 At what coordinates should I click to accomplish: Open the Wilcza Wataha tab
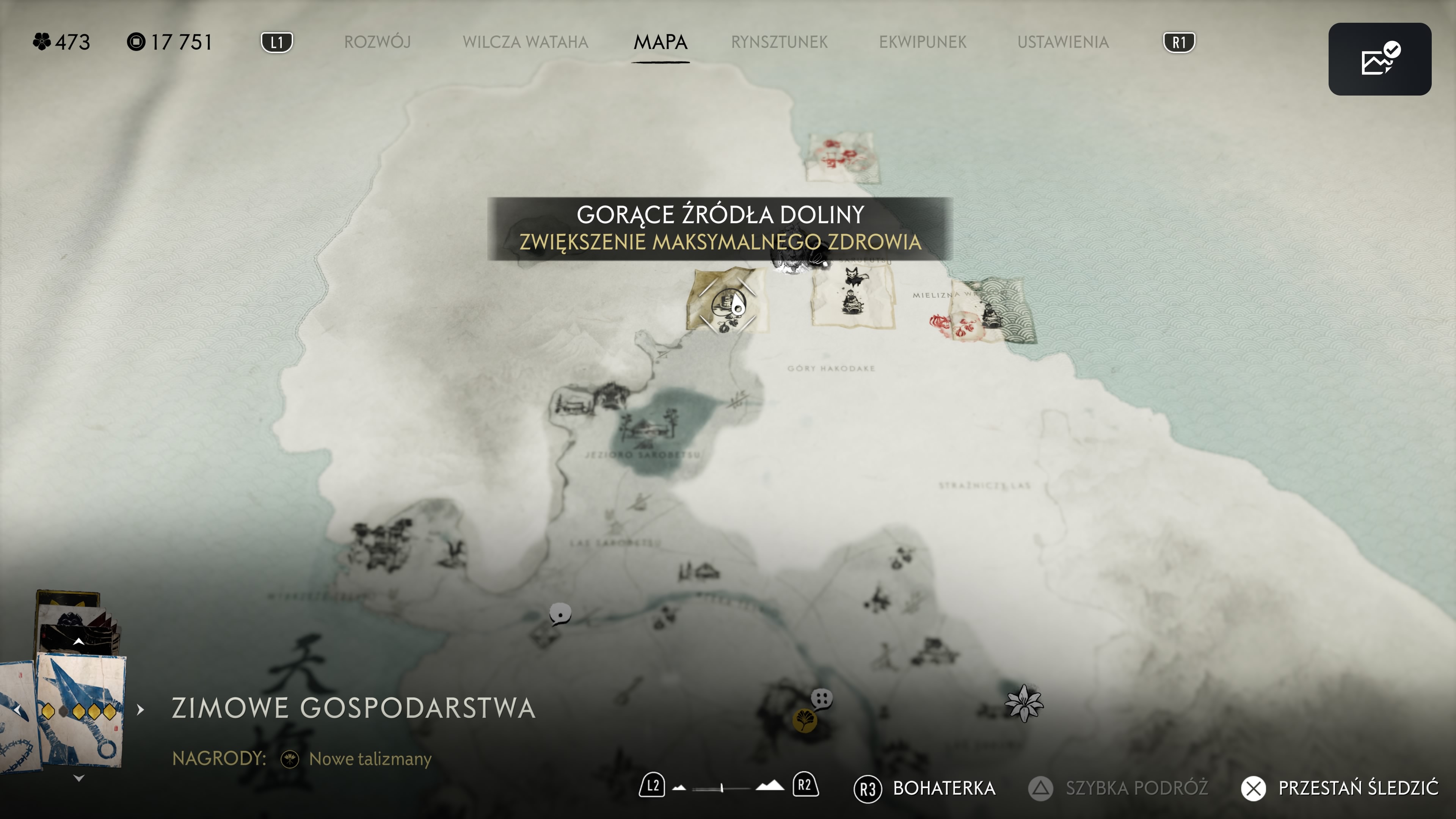(x=525, y=42)
